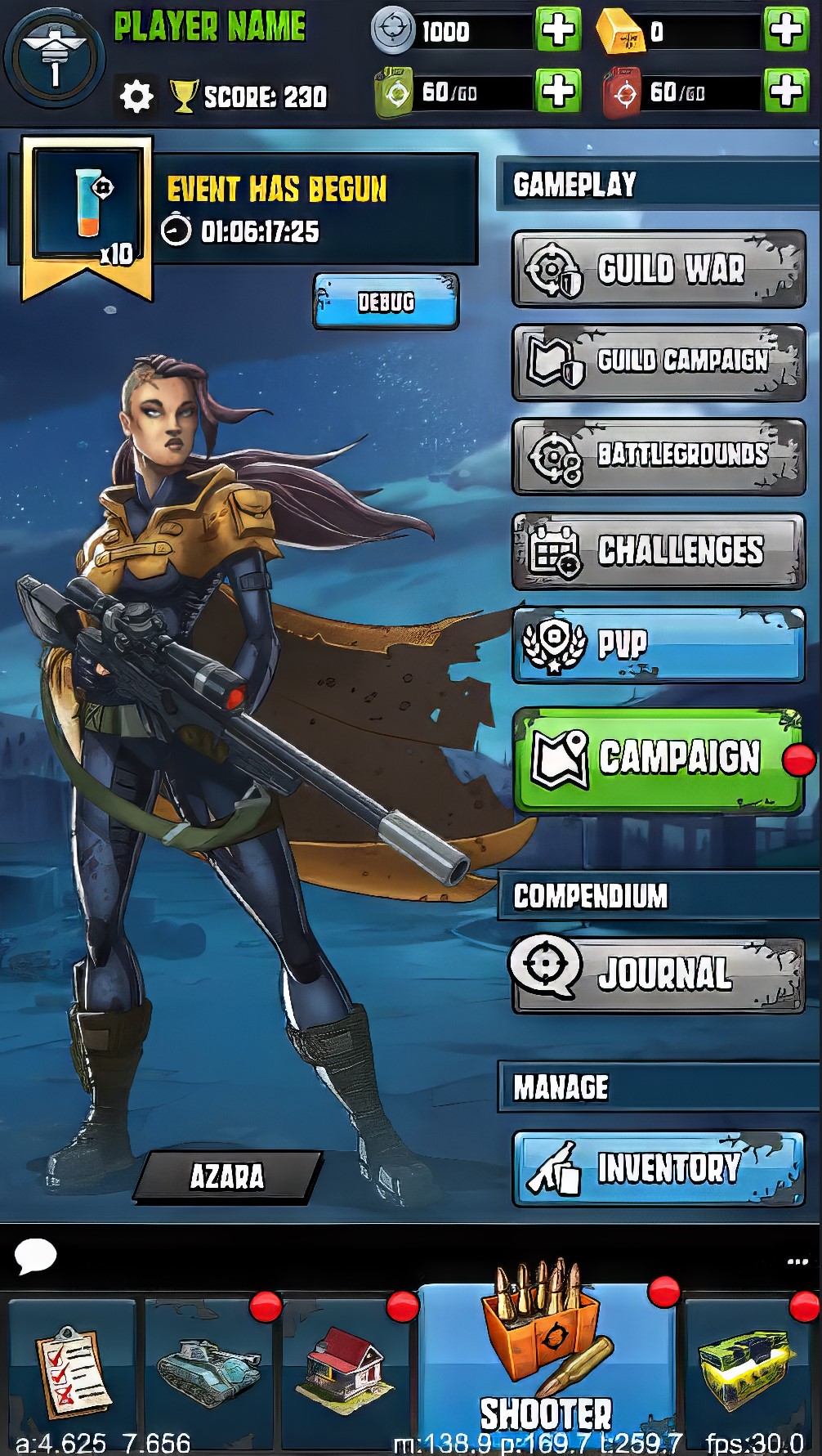
Task: Open chat speech bubble
Action: (35, 1256)
